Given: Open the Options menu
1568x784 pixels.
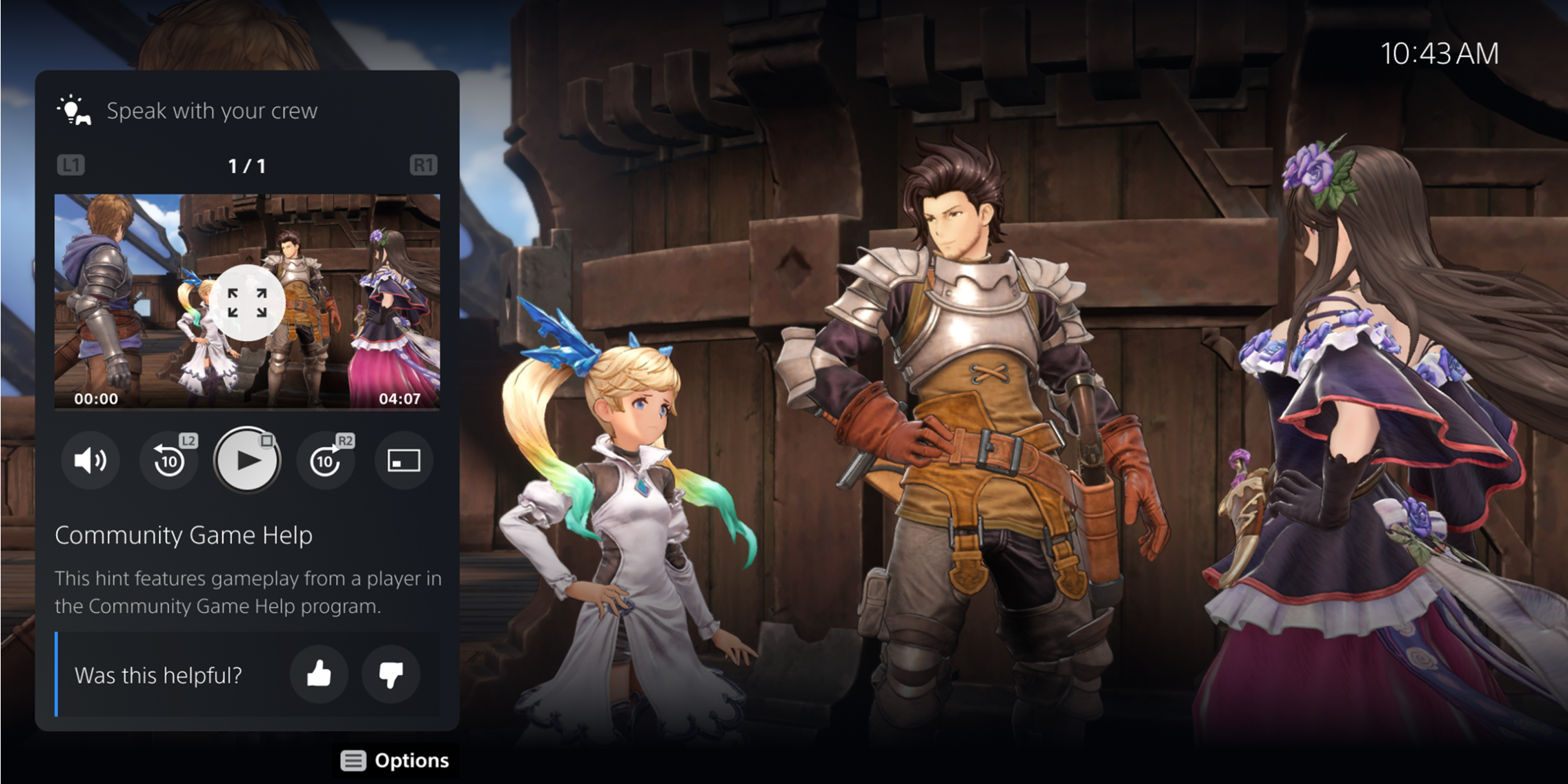Looking at the screenshot, I should pos(395,760).
